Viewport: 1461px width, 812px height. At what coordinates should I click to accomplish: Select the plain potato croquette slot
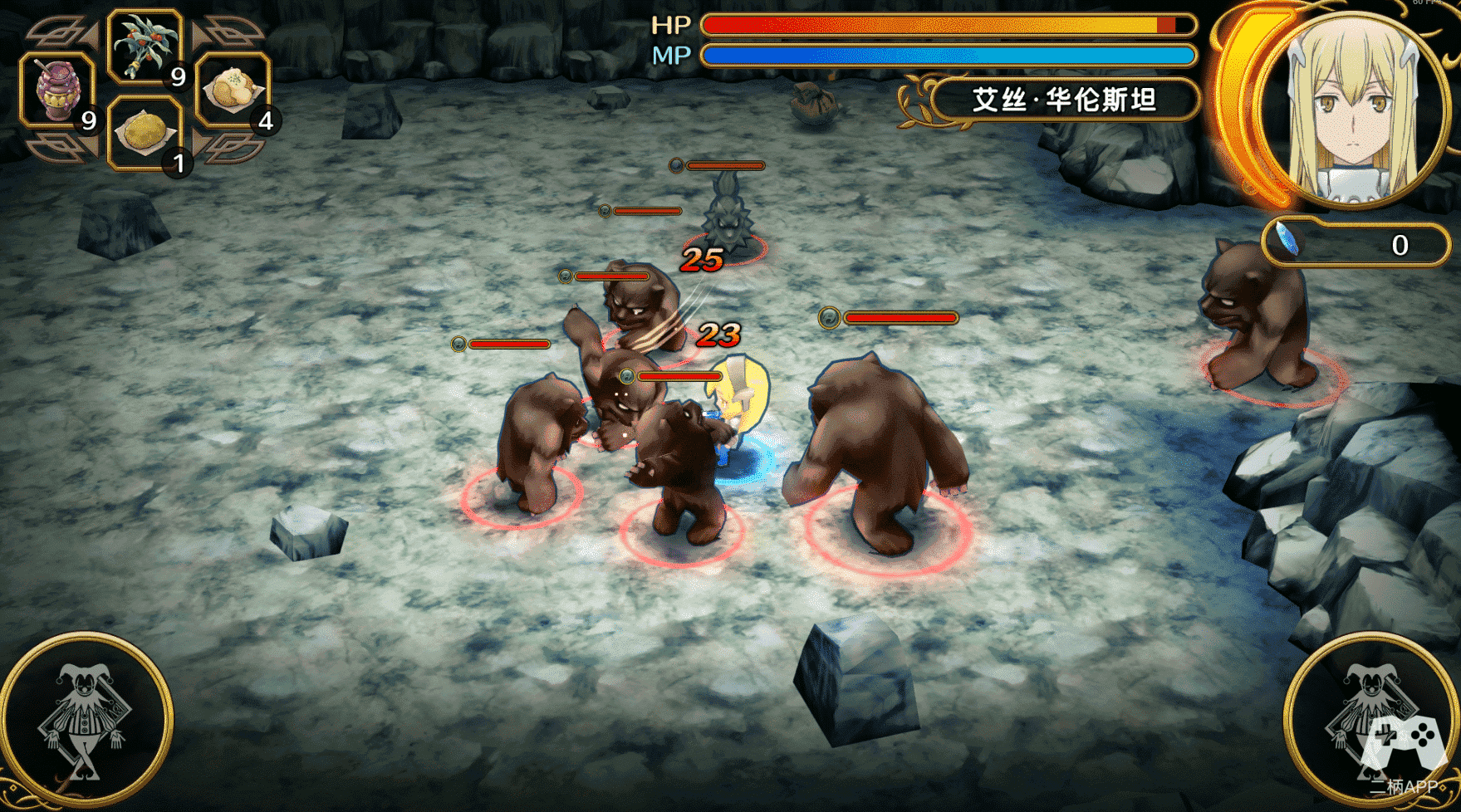(145, 133)
